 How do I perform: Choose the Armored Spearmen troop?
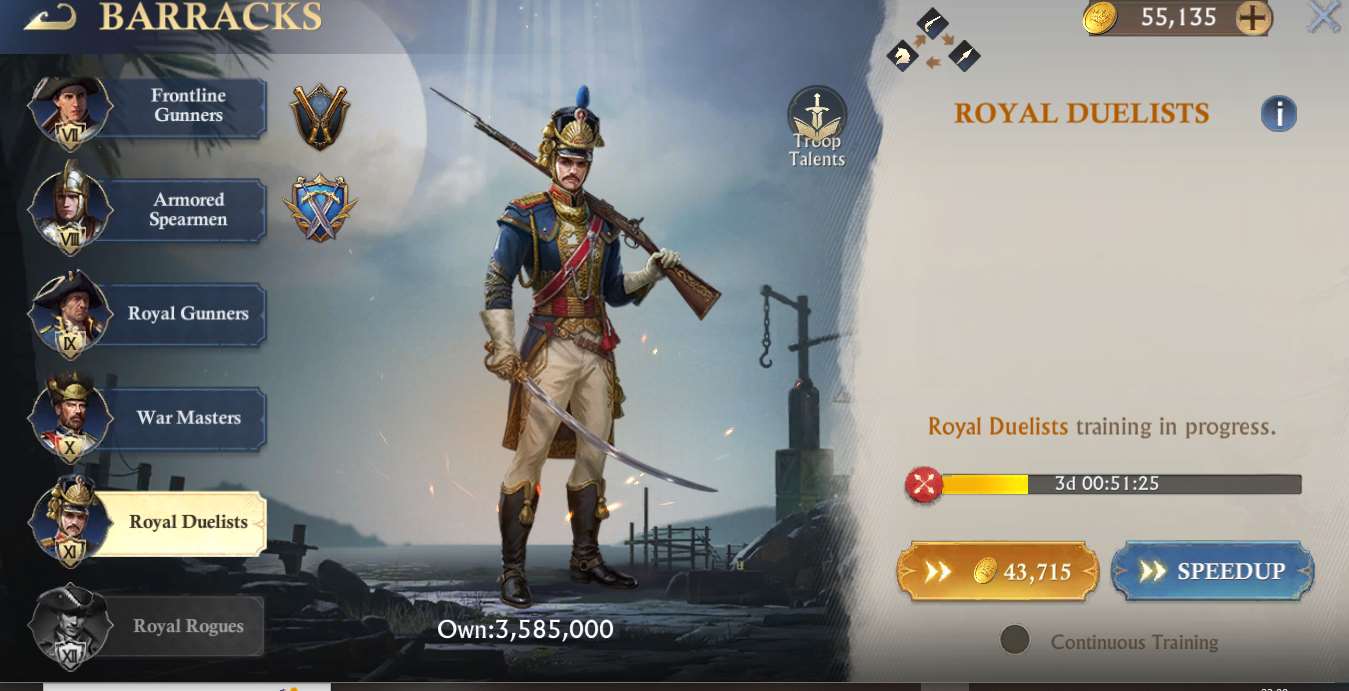click(x=188, y=210)
